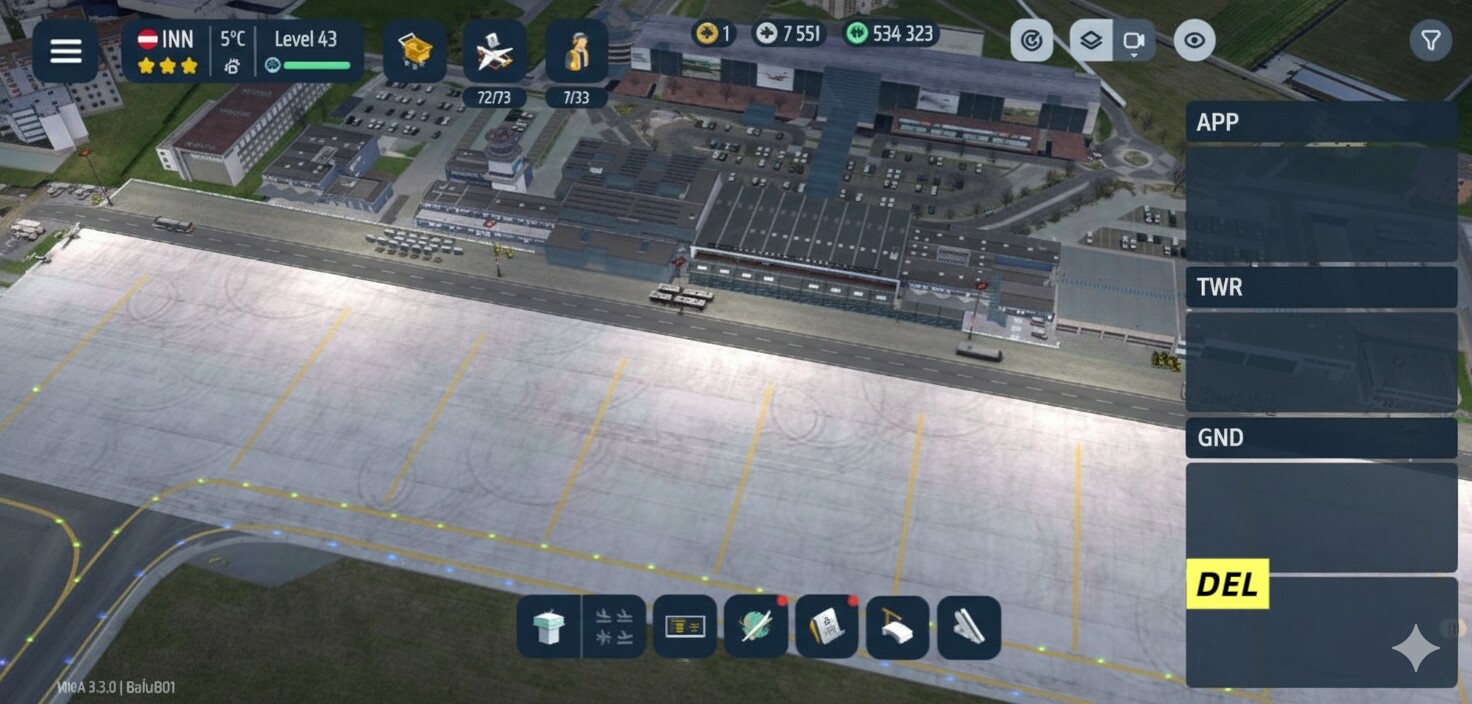Screen dimensions: 1472x704
Task: Select the TWR controller panel header
Action: coord(1320,288)
